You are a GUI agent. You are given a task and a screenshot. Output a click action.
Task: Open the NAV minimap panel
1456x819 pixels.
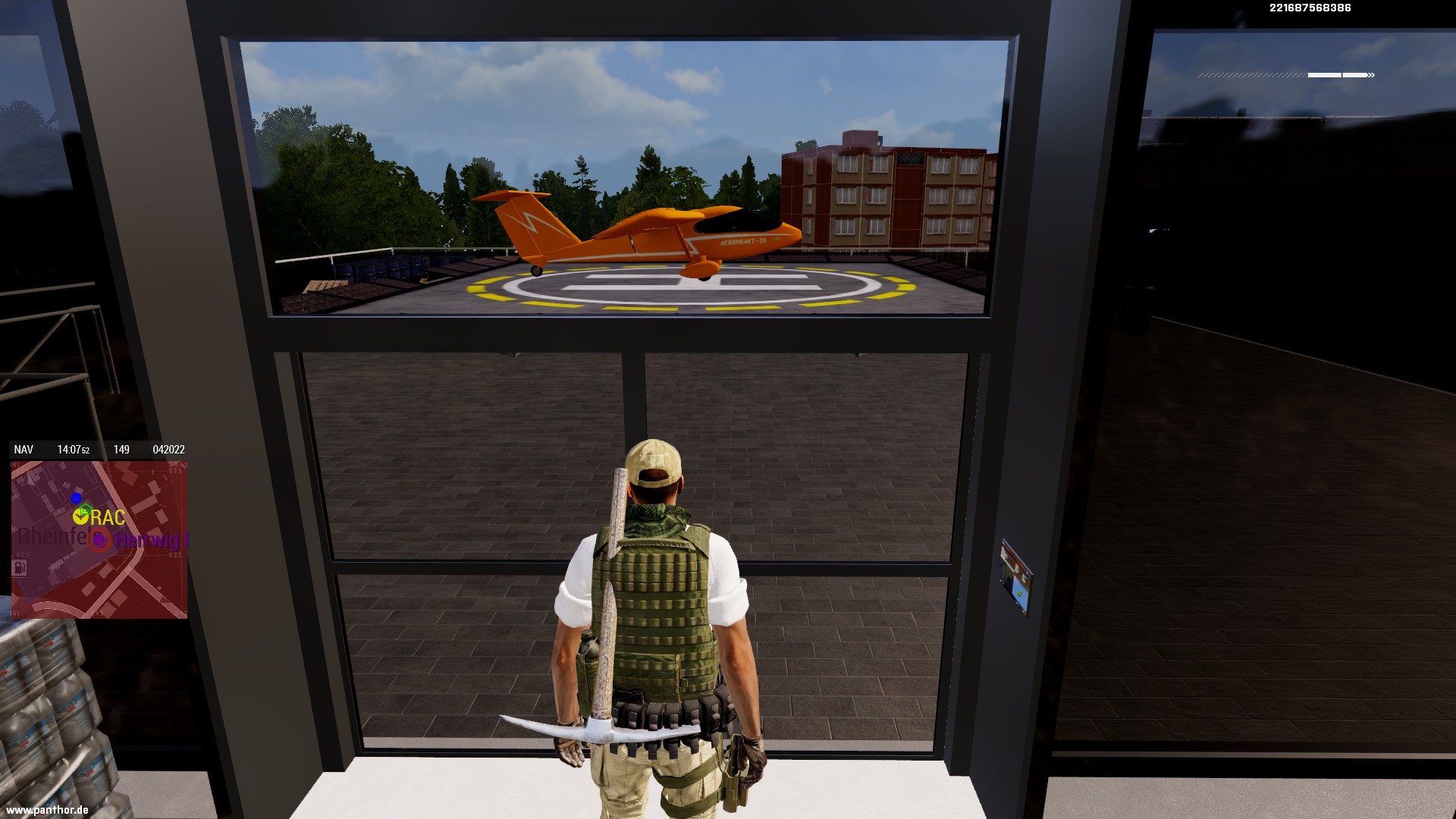(24, 450)
